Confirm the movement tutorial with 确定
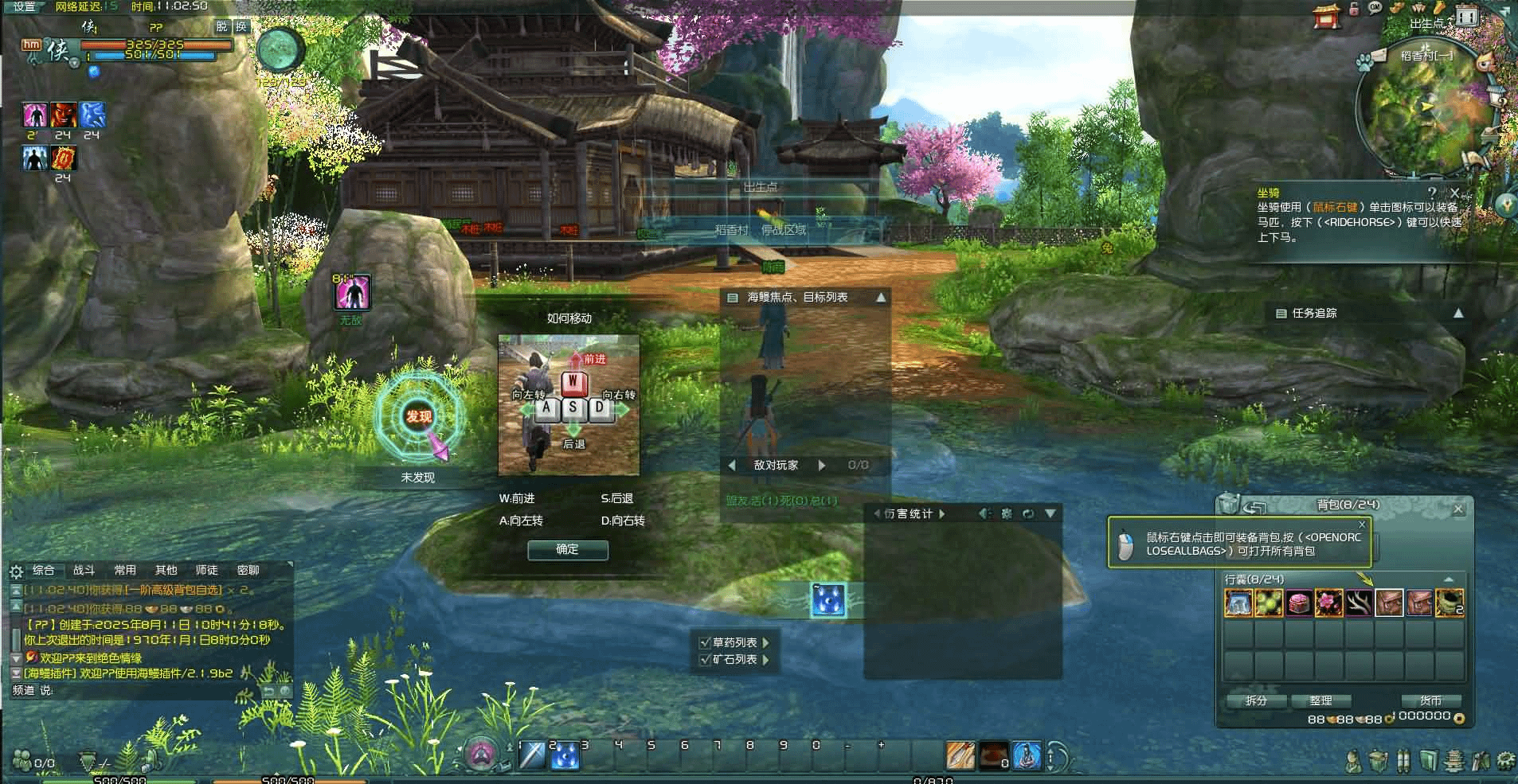1518x784 pixels. pyautogui.click(x=567, y=549)
